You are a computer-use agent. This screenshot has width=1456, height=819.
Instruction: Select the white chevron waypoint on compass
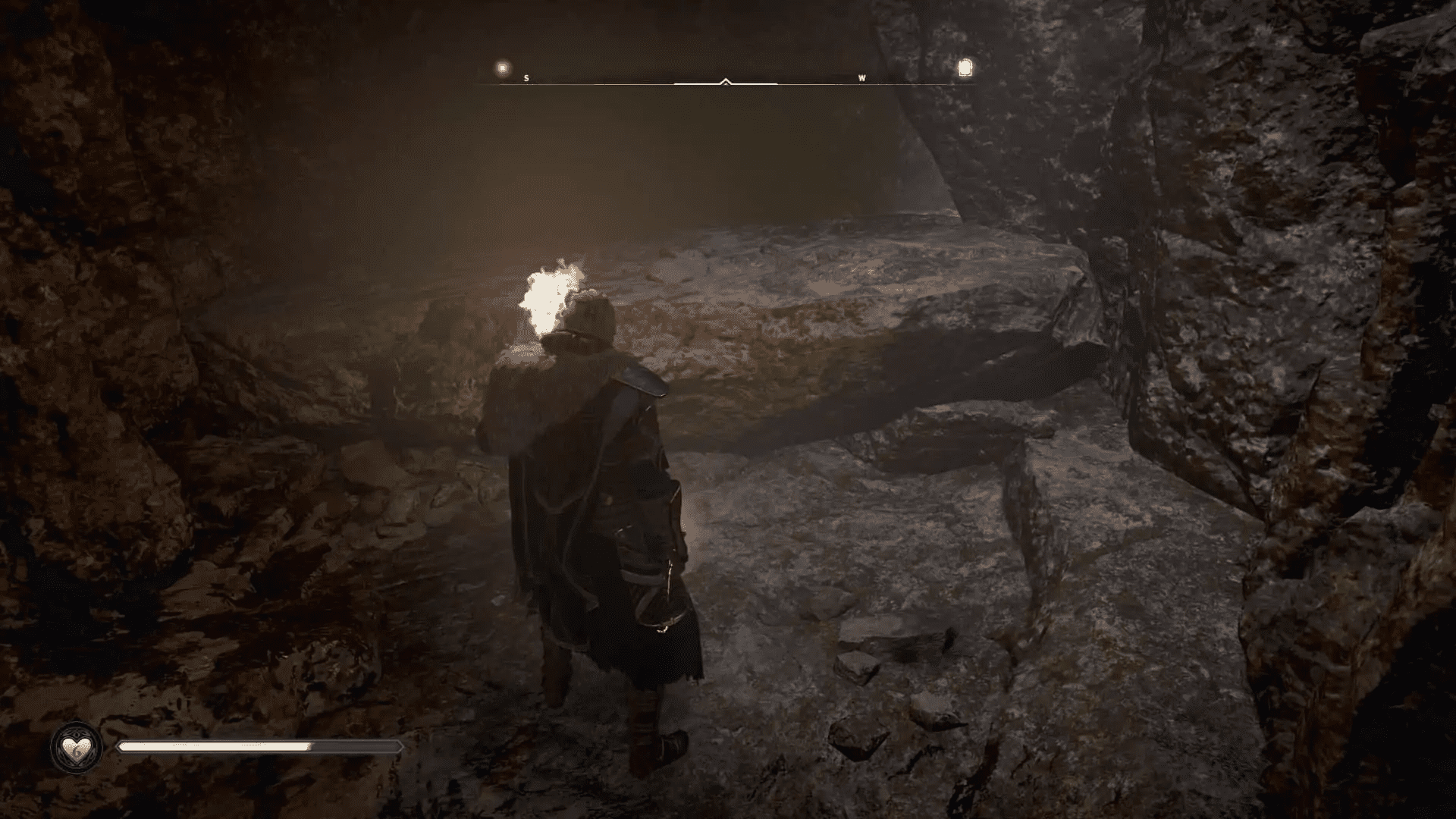[726, 80]
